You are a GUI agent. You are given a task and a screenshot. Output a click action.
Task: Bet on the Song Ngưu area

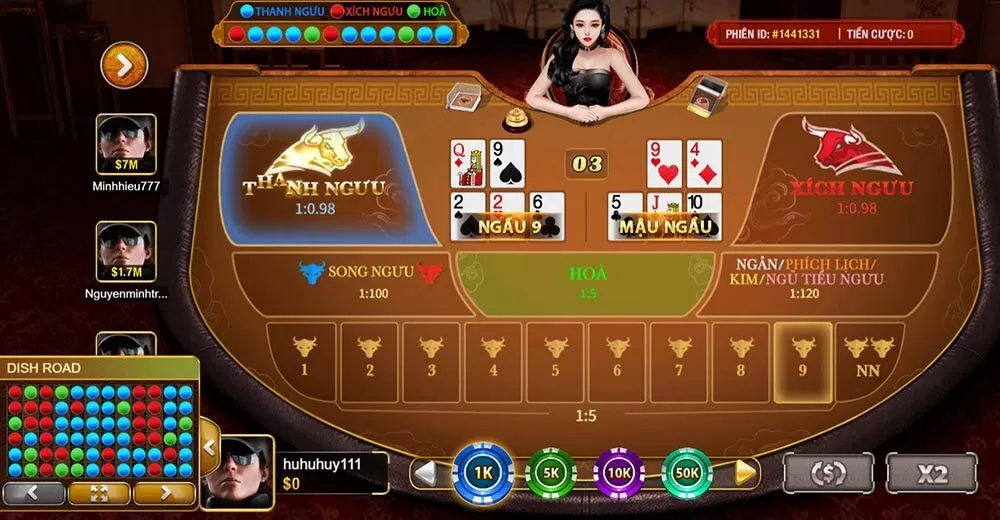click(343, 281)
